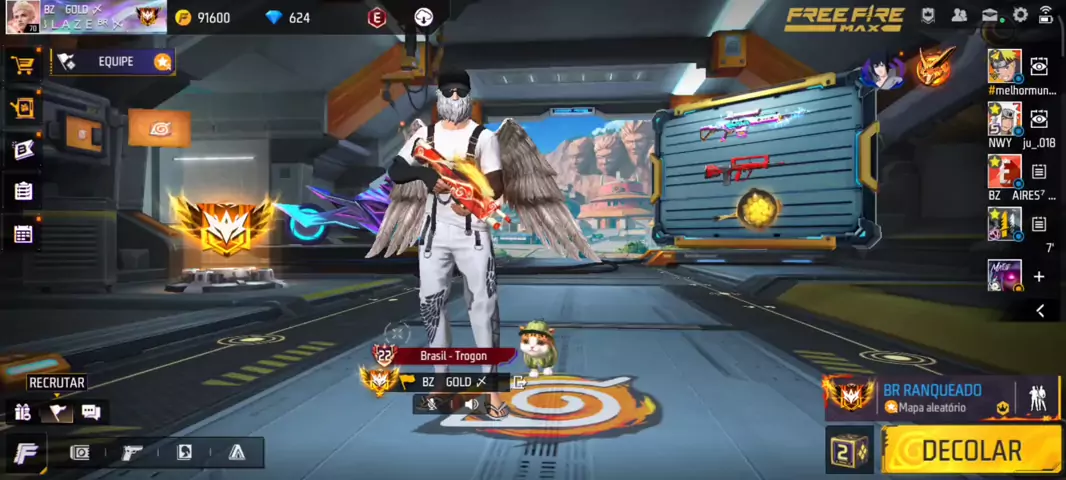Add a friend with the plus button
Screen dimensions: 1066x480
tap(1039, 276)
